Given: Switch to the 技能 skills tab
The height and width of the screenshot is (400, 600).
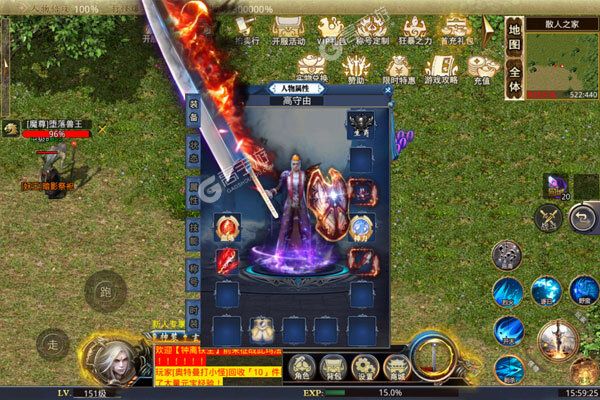Looking at the screenshot, I should coord(193,227).
